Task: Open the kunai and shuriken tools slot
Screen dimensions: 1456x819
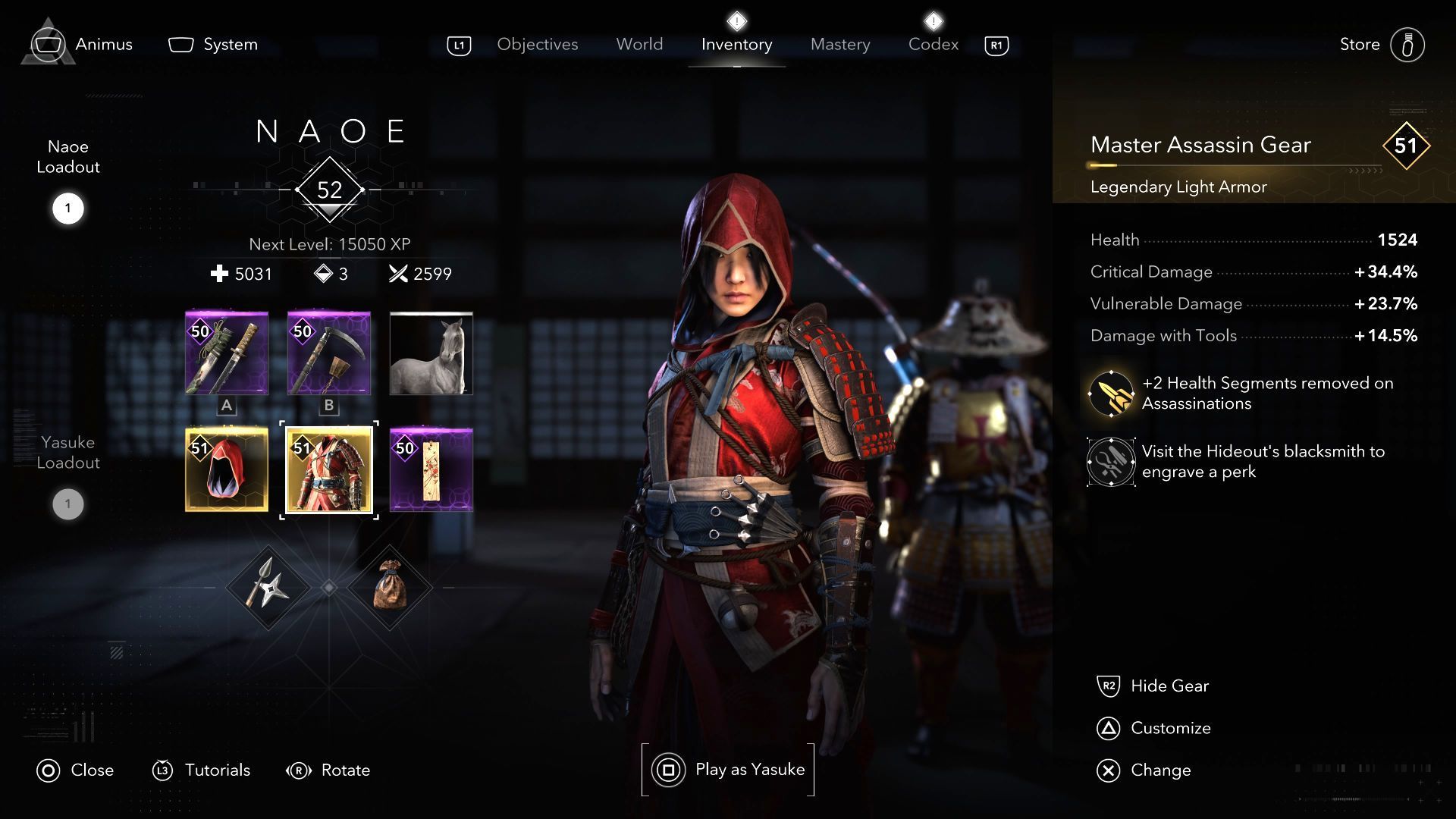Action: pos(268,588)
